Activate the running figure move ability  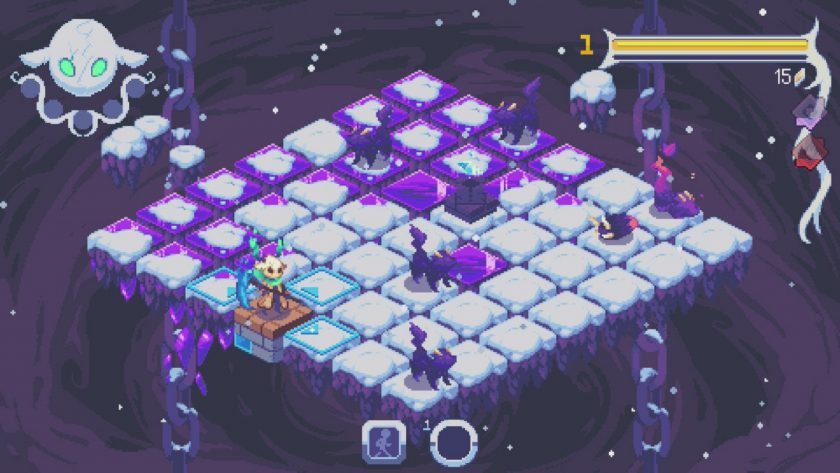point(383,440)
